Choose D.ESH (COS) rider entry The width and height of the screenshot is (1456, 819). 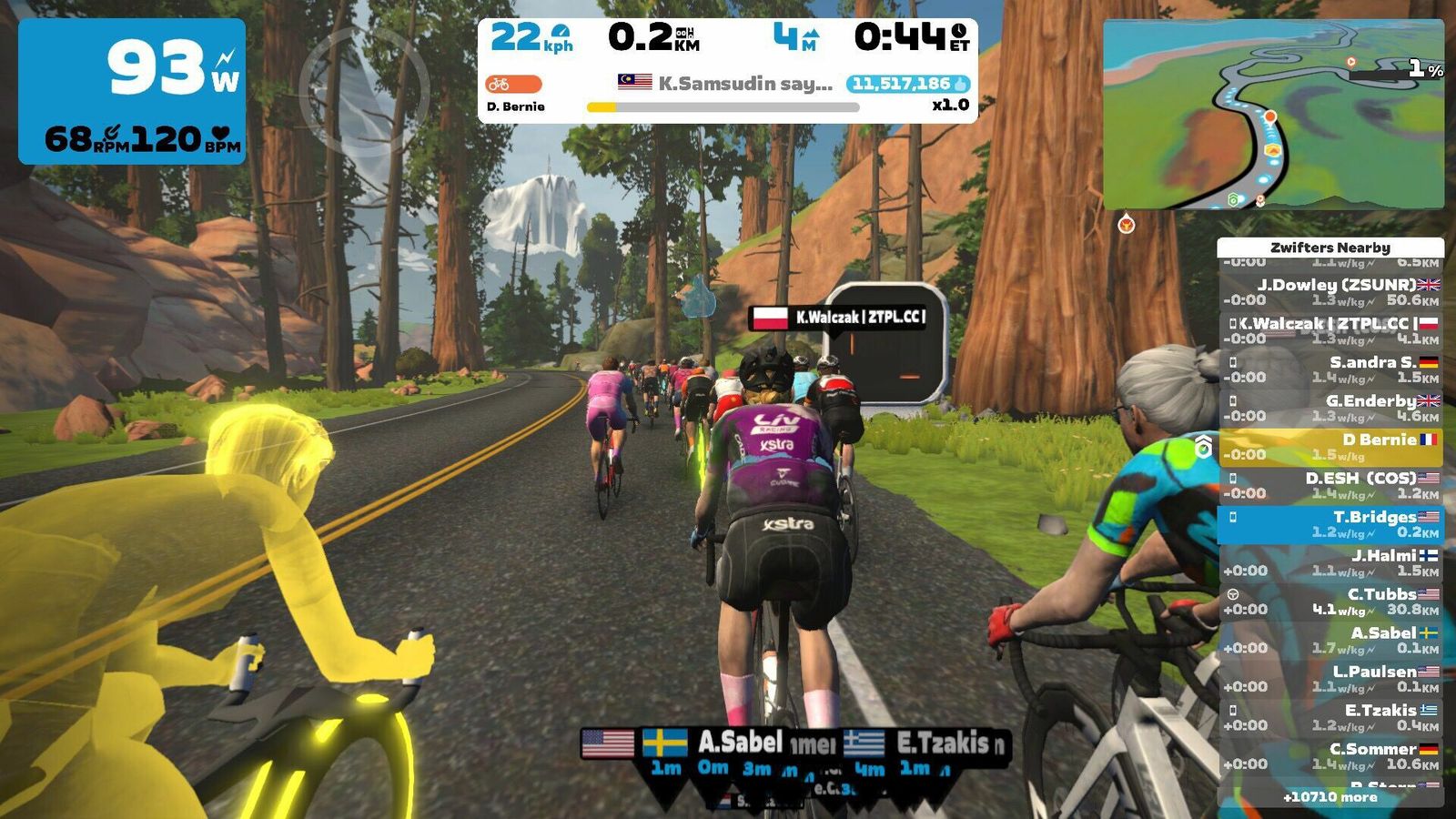tap(1330, 485)
